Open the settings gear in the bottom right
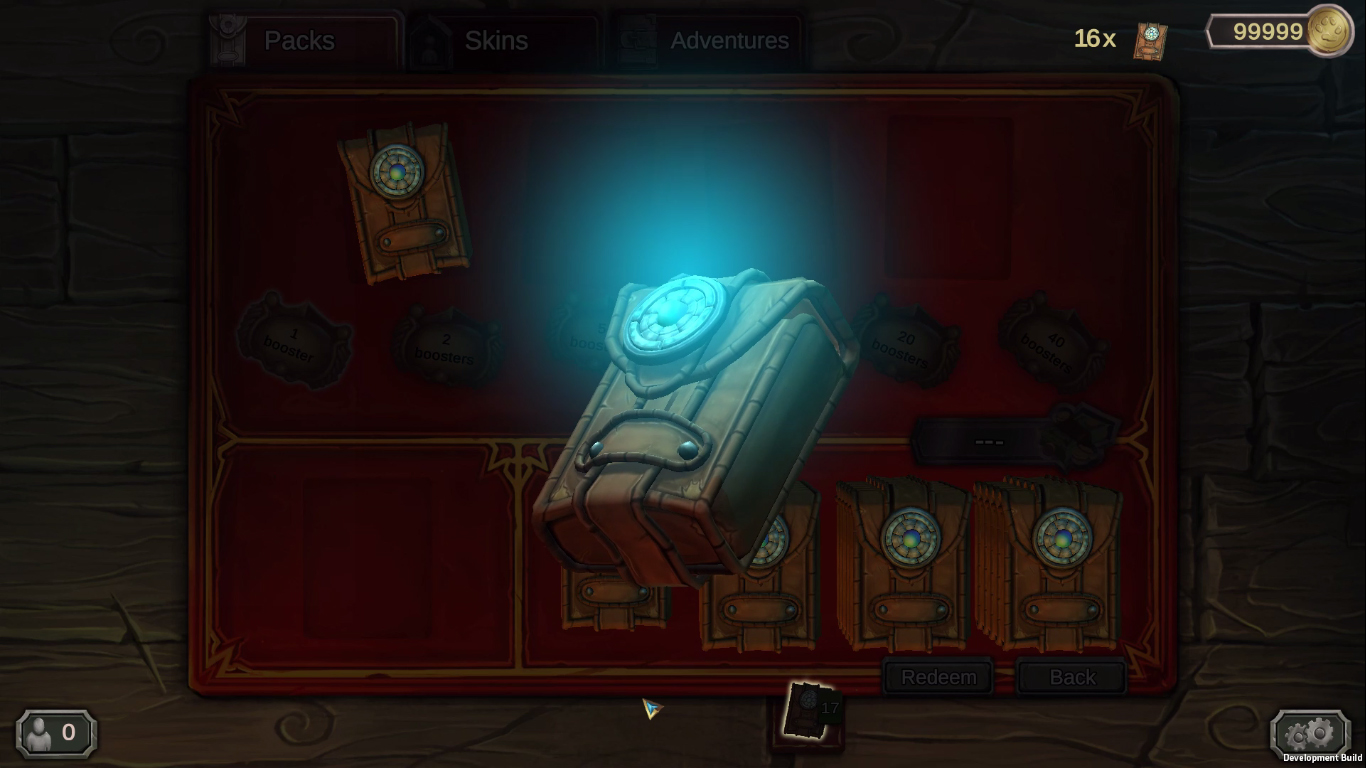 (x=1310, y=733)
